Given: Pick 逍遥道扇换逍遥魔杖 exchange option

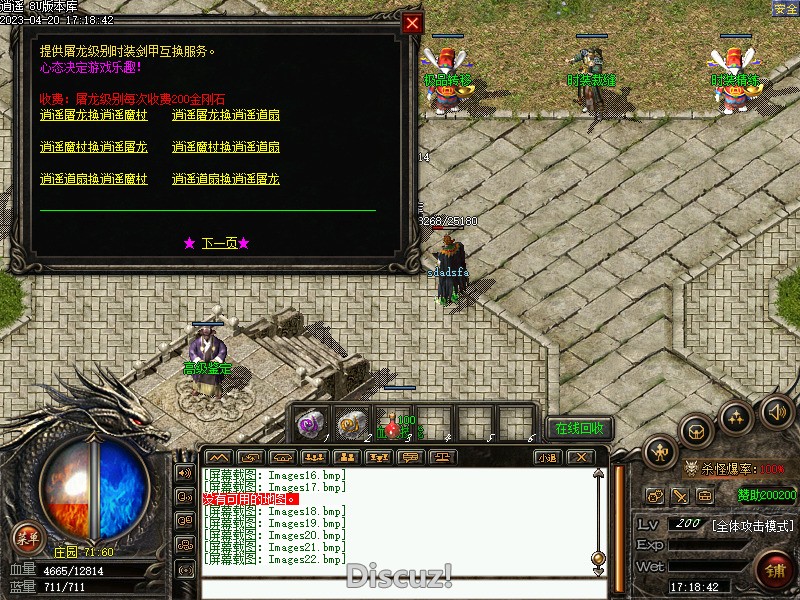Looking at the screenshot, I should coord(93,179).
